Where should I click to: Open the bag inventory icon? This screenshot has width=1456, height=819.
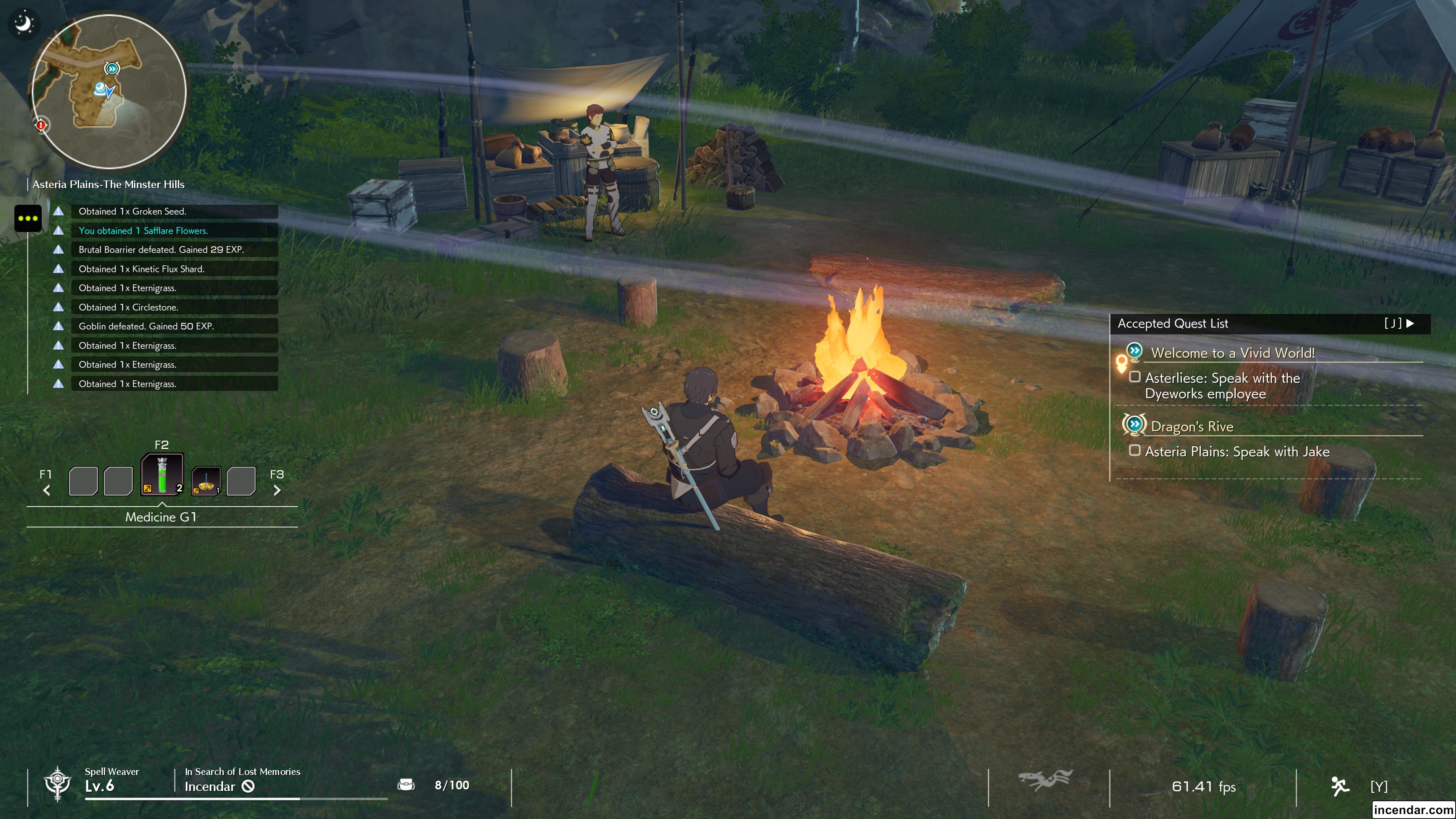tap(406, 784)
